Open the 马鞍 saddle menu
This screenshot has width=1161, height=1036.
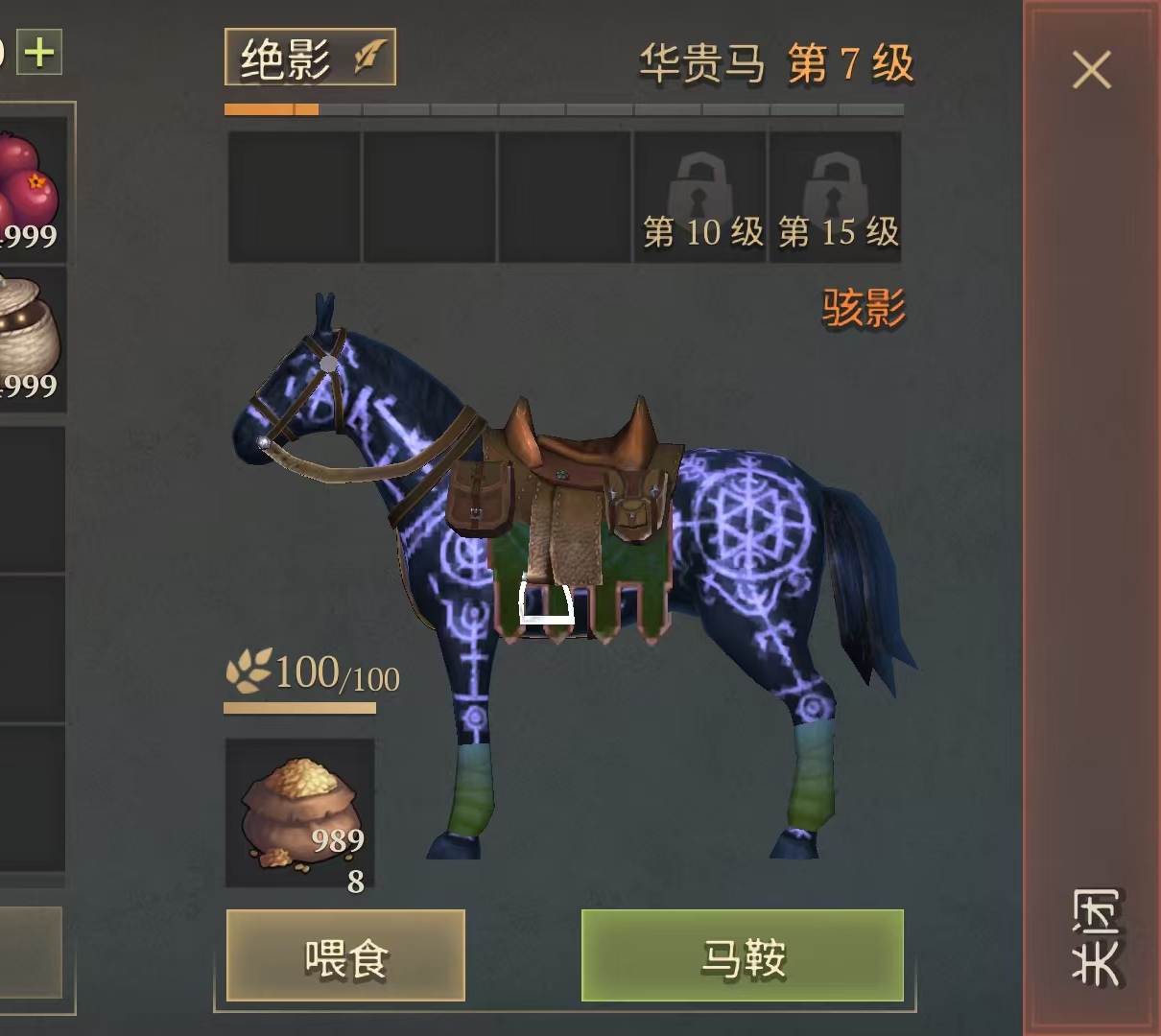coord(743,956)
